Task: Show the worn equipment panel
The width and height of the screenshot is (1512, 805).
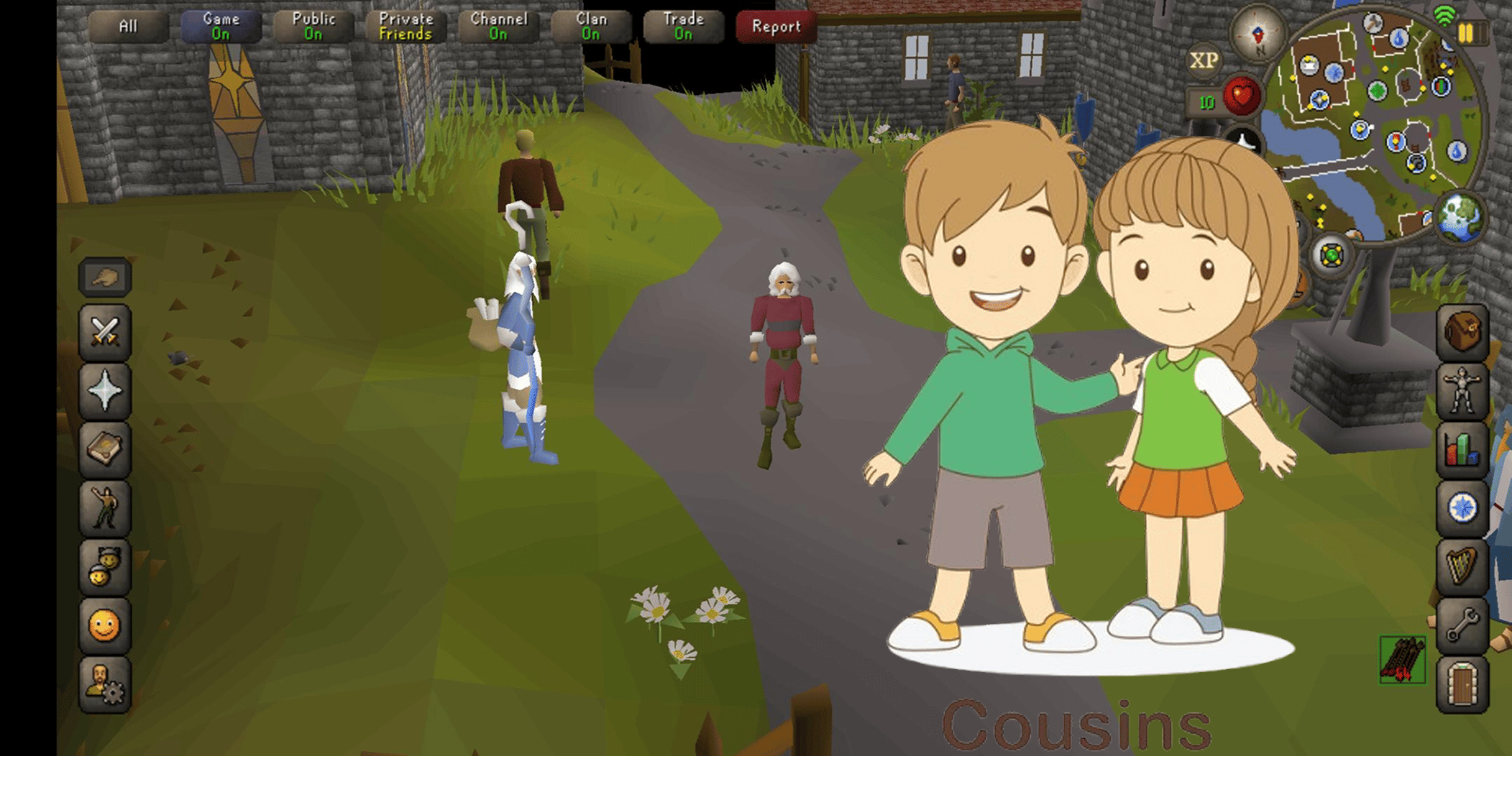Action: click(x=1462, y=390)
